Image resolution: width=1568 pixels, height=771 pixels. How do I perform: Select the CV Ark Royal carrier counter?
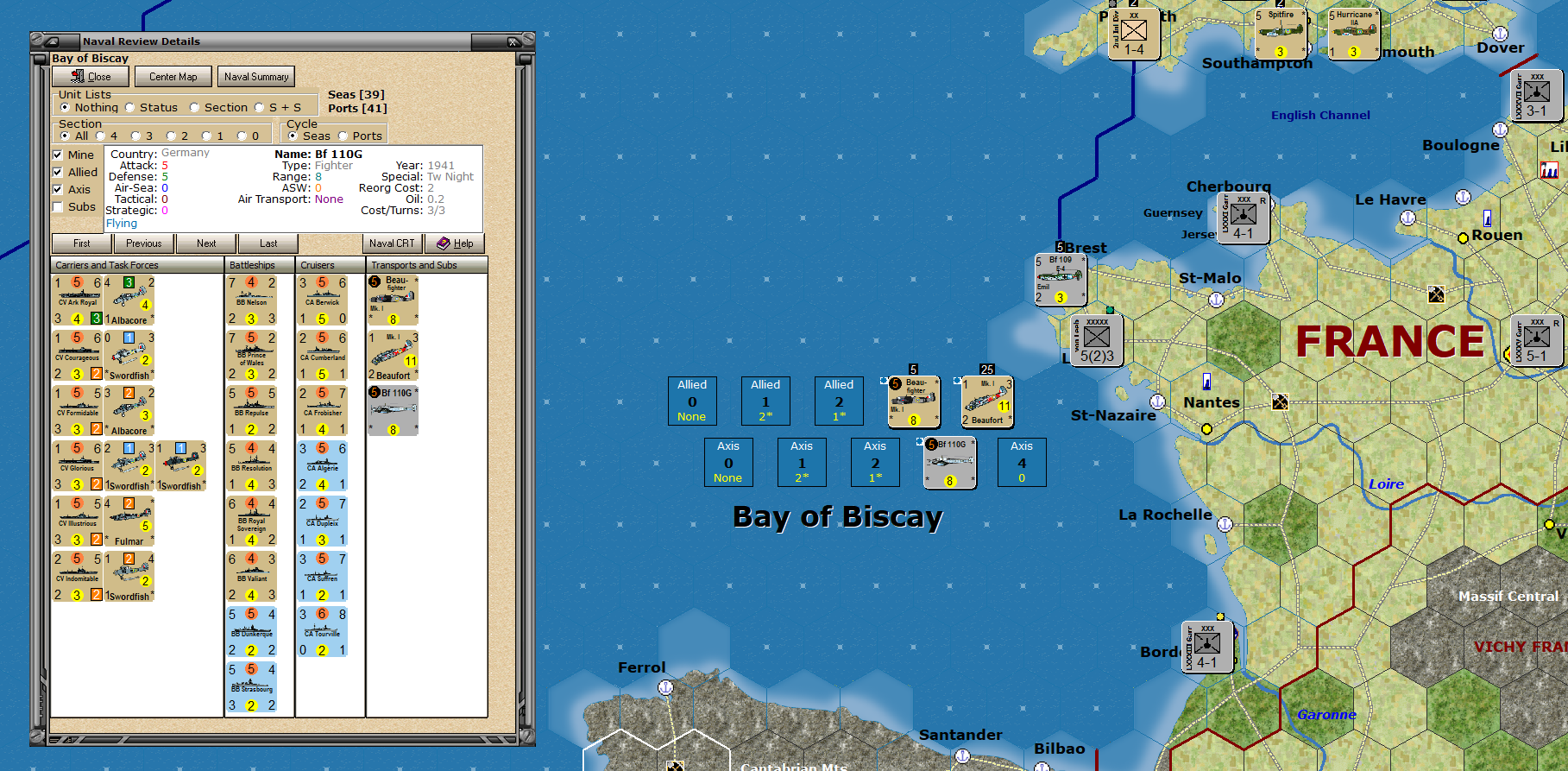[x=78, y=300]
